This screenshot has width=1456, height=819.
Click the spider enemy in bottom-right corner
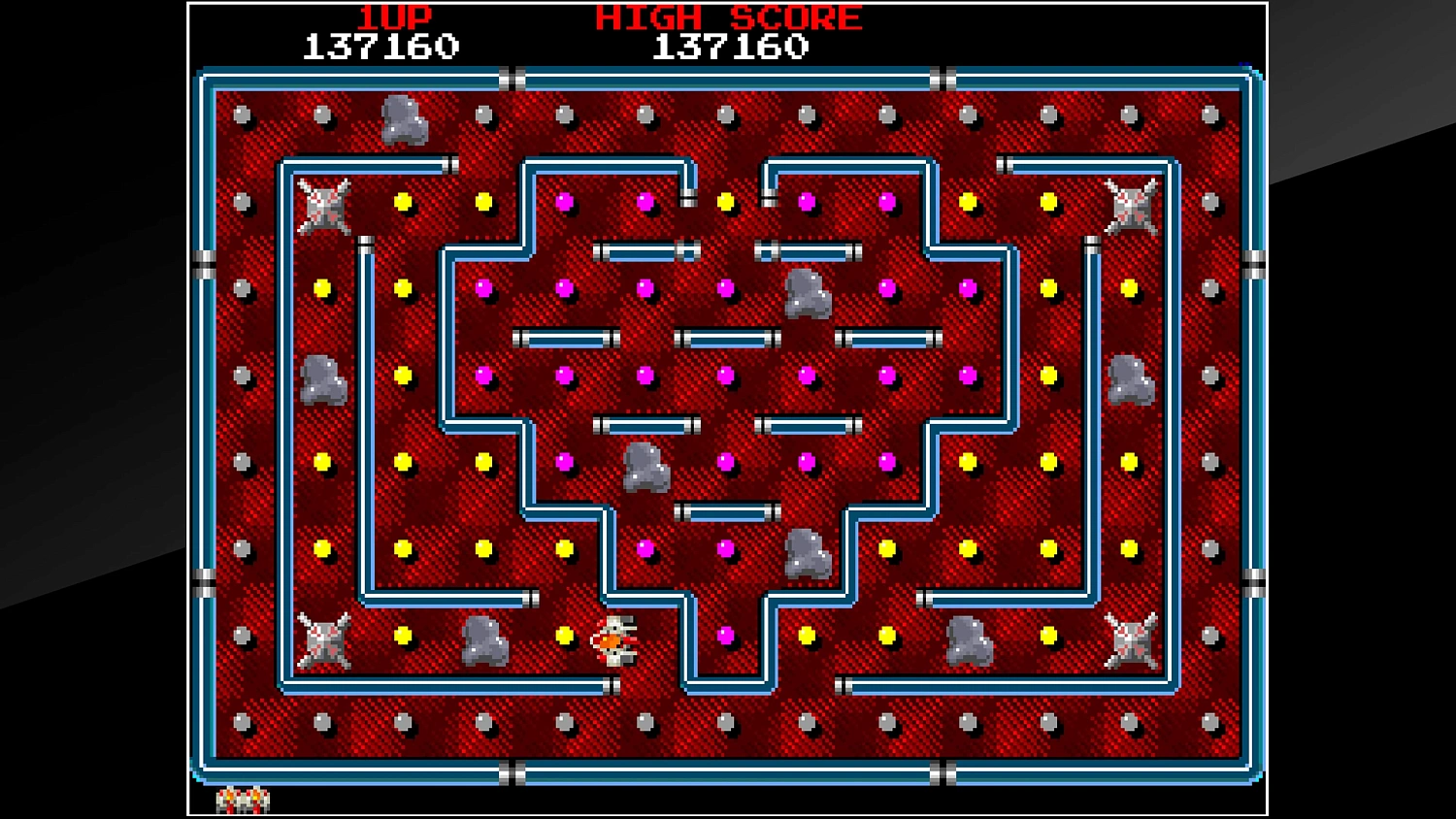tap(1129, 640)
